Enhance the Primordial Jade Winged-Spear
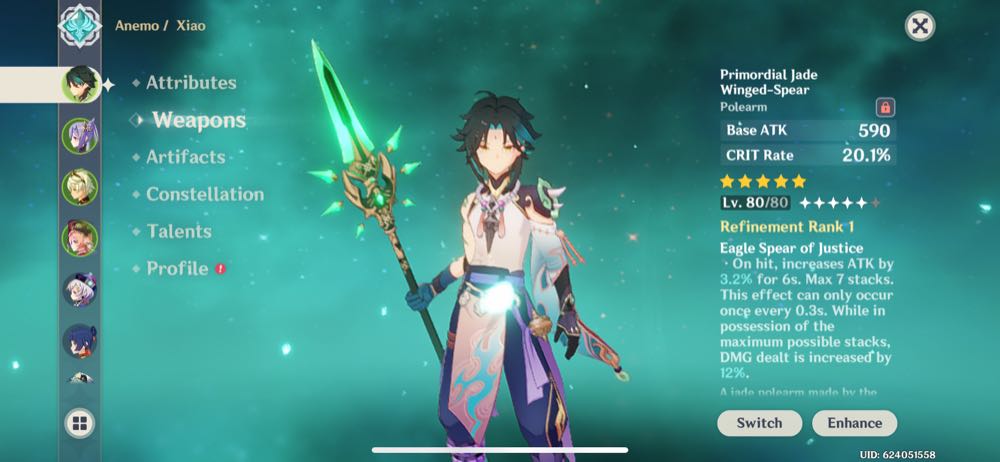Image resolution: width=1000 pixels, height=462 pixels. [x=854, y=423]
